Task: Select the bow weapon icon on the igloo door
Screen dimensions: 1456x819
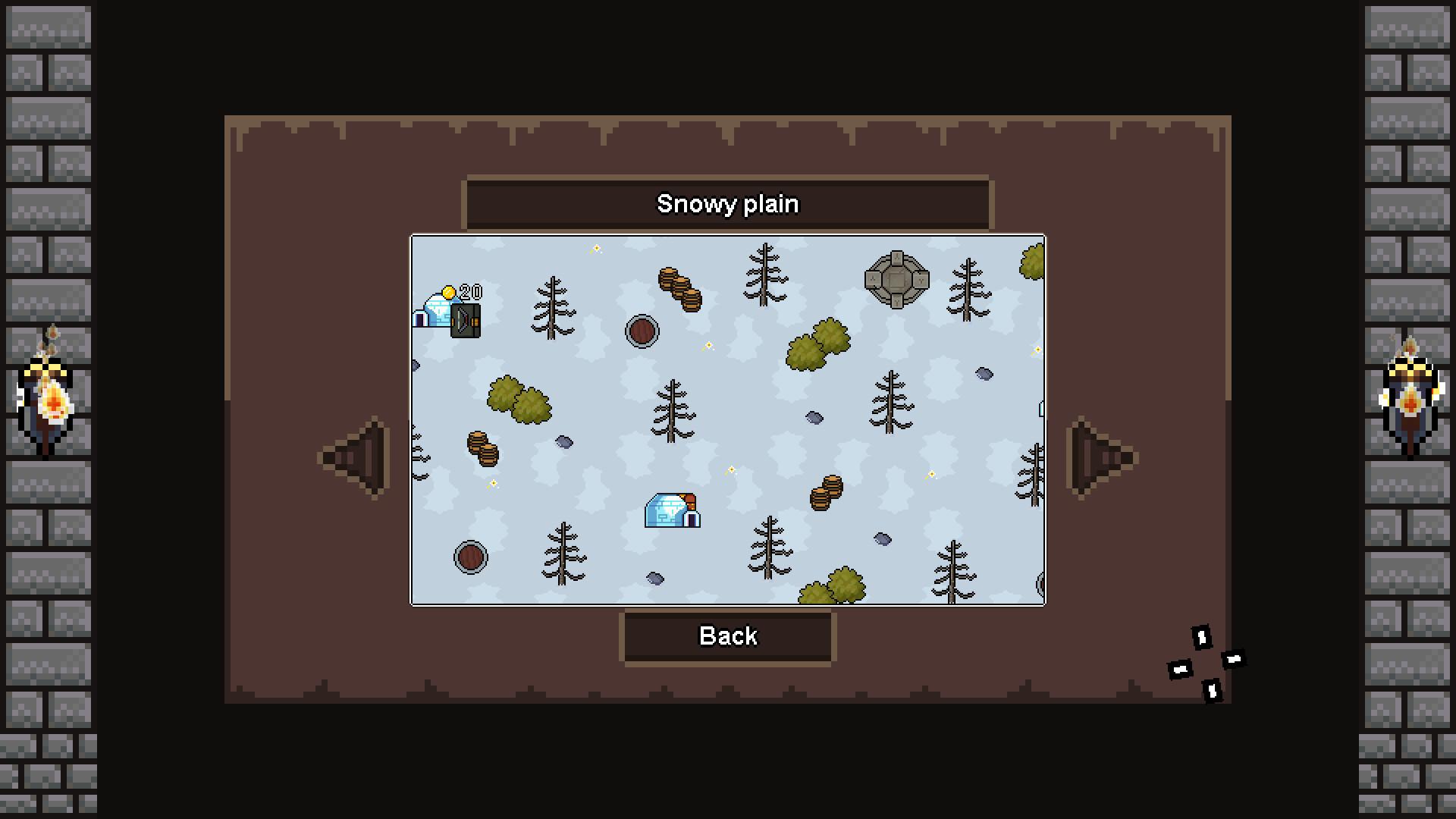Action: [466, 321]
